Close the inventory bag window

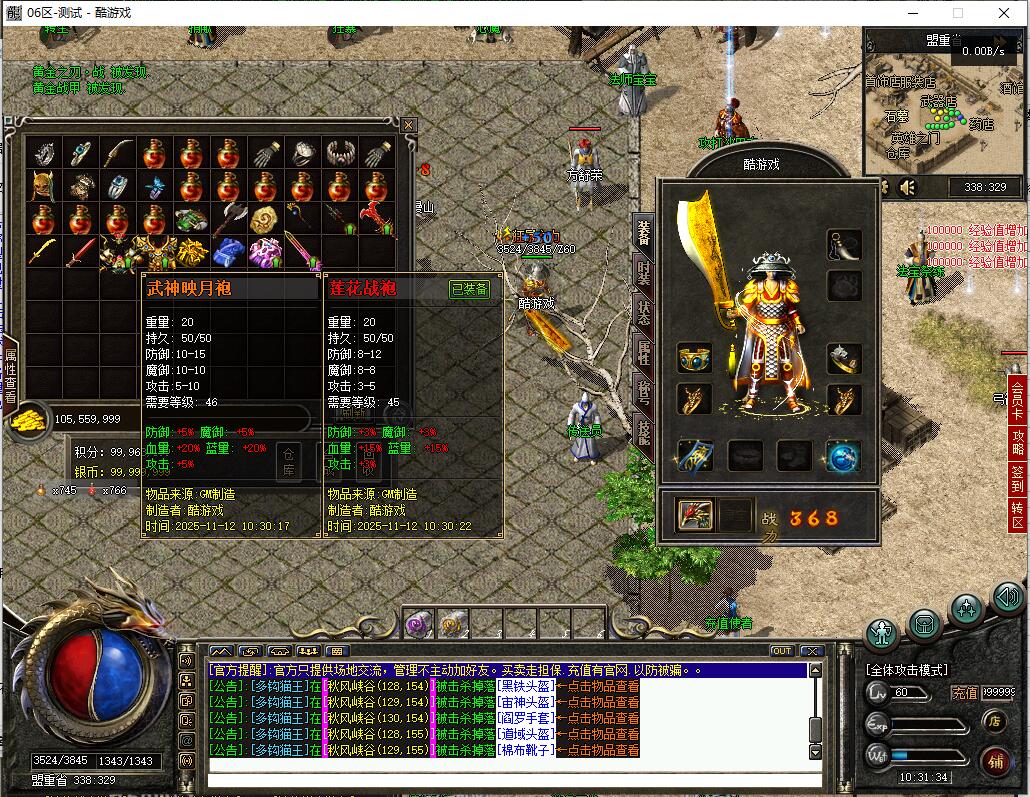pyautogui.click(x=408, y=125)
